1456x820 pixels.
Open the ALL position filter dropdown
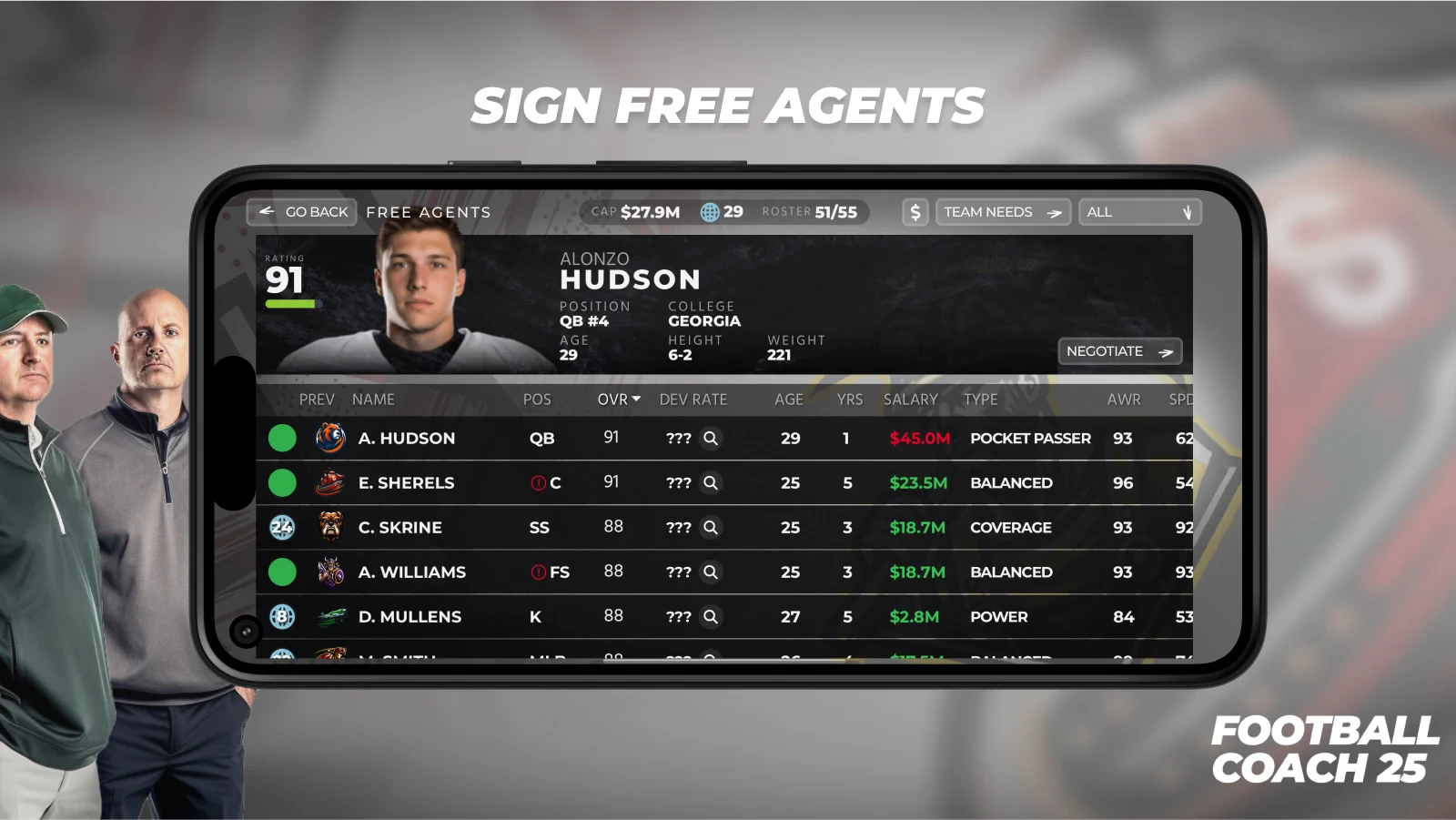pyautogui.click(x=1139, y=212)
